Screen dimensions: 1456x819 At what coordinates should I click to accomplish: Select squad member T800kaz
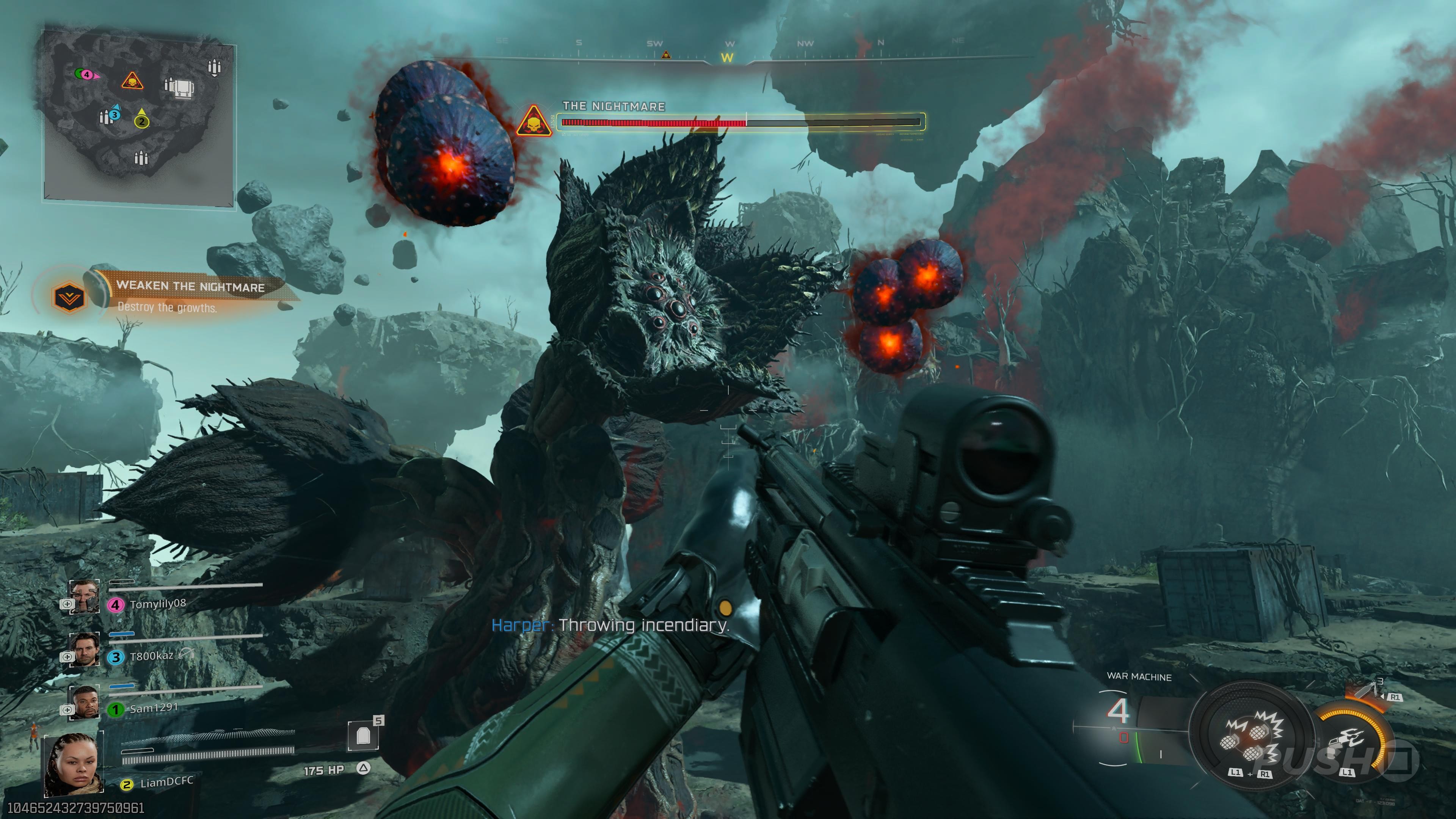[151, 656]
